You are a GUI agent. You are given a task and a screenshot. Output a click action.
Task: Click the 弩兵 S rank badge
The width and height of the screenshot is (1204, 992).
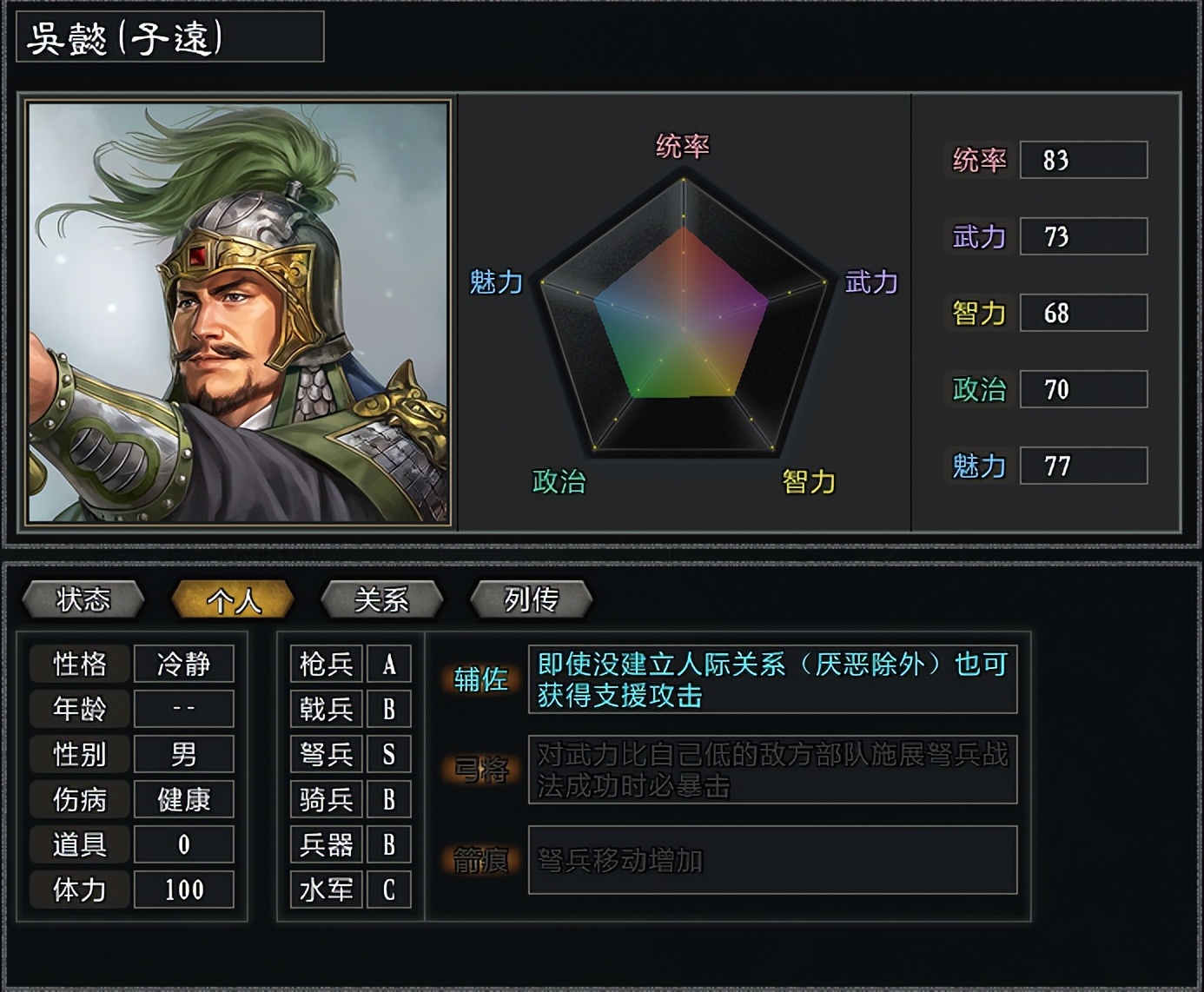(388, 755)
